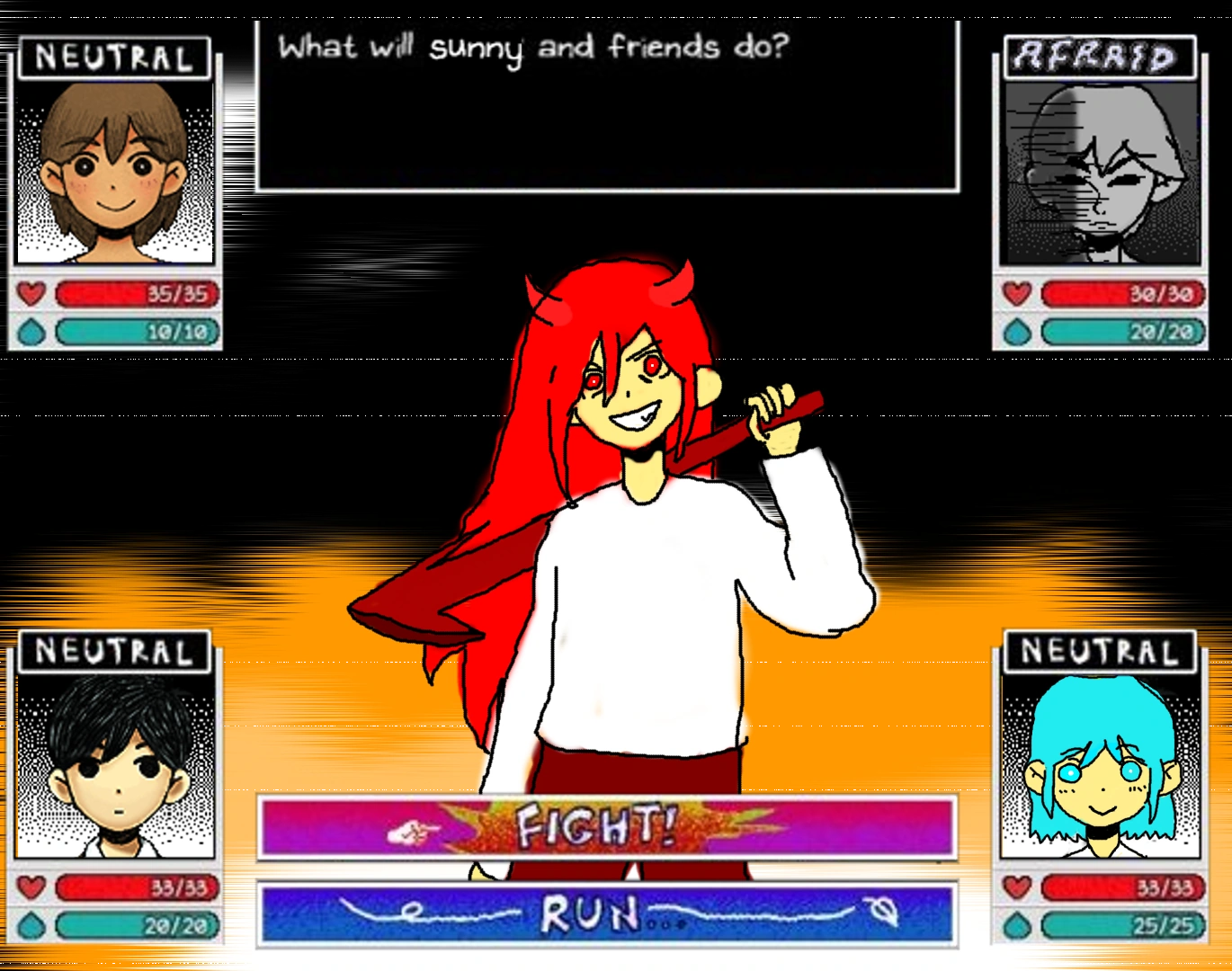Click the juice droplet icon under Kel's portrait
1232x971 pixels.
click(x=1018, y=331)
